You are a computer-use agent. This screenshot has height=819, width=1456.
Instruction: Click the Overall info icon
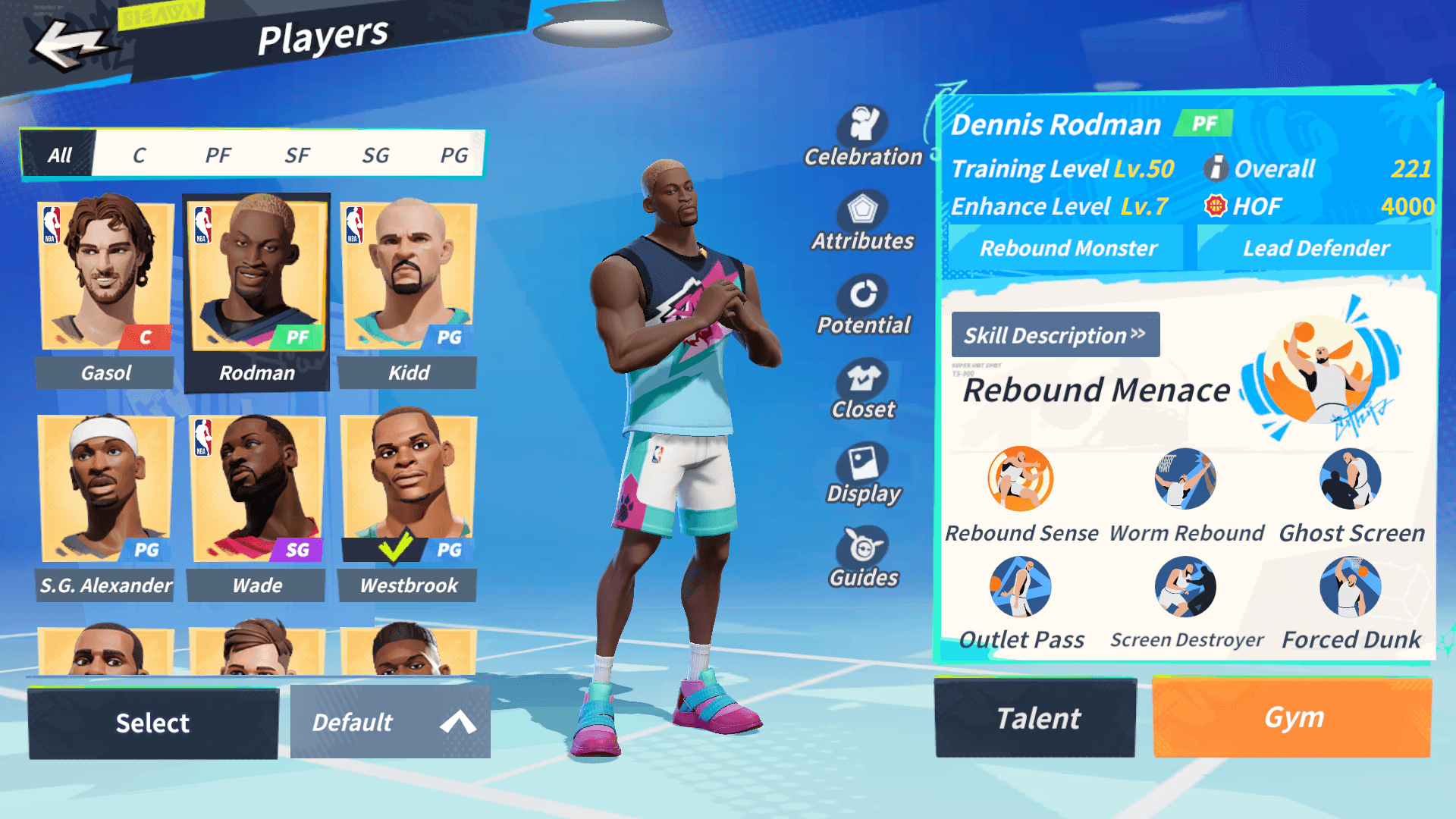(1216, 168)
